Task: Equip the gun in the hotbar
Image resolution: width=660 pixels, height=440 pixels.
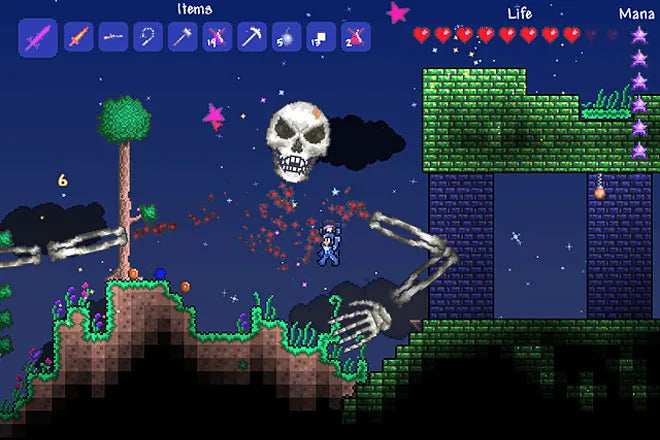Action: coord(113,38)
